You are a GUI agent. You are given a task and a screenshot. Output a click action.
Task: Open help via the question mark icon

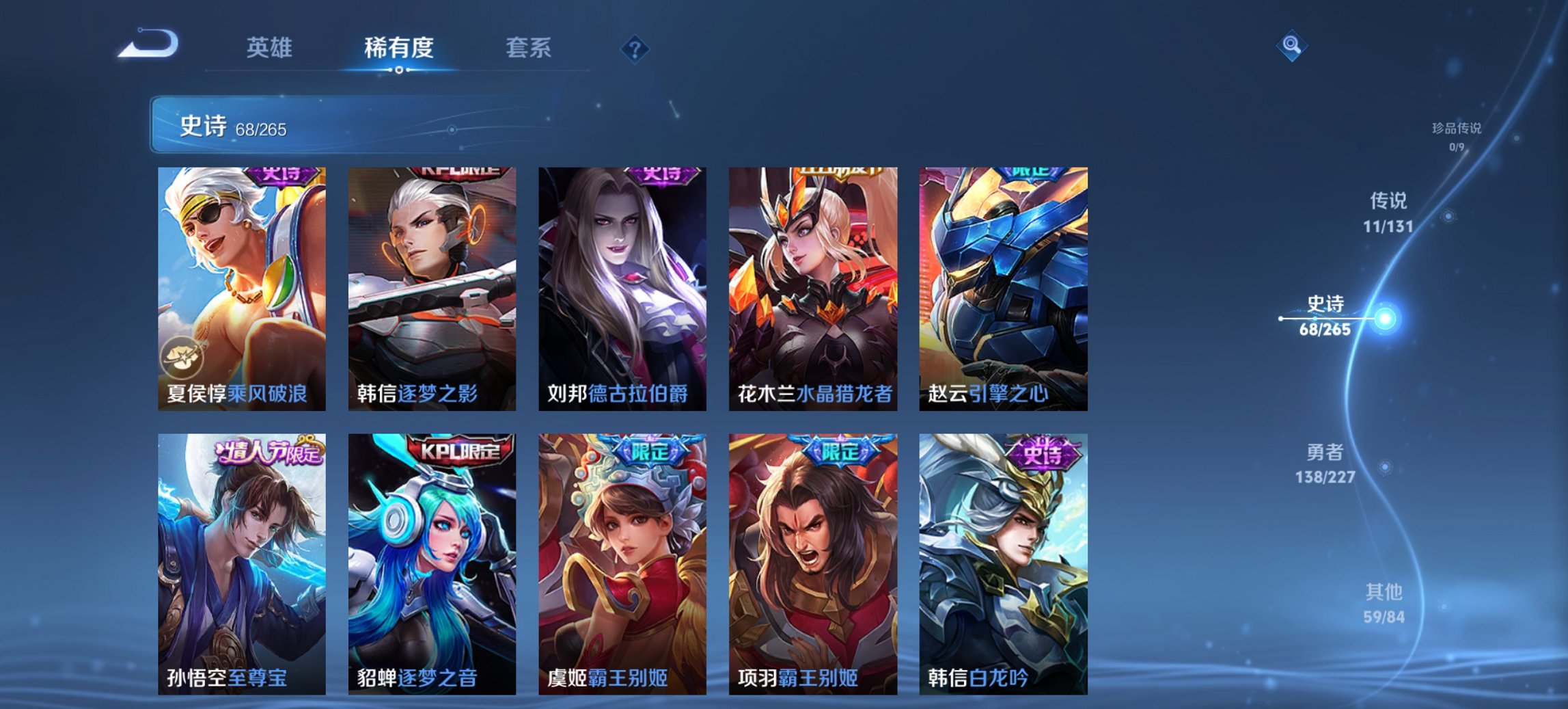click(x=635, y=49)
